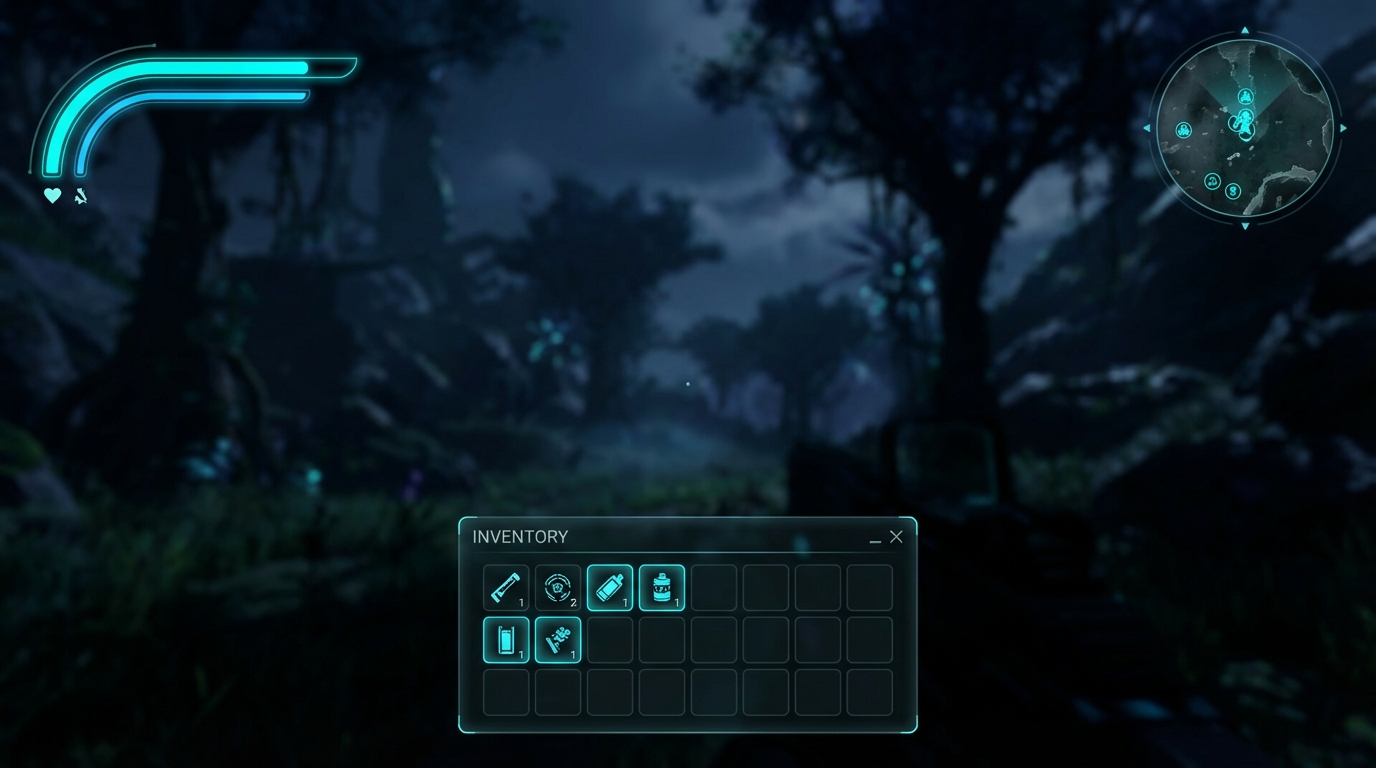Click the creature marker on the minimap's left side

pyautogui.click(x=1184, y=129)
